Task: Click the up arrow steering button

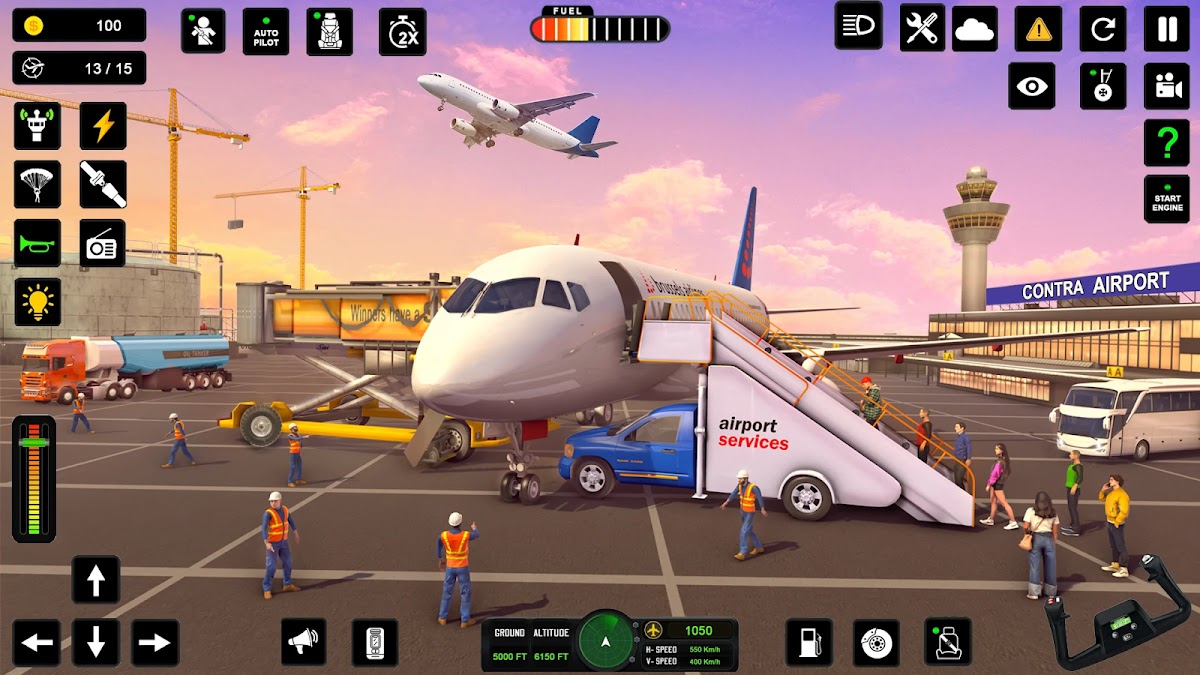Action: (x=96, y=580)
